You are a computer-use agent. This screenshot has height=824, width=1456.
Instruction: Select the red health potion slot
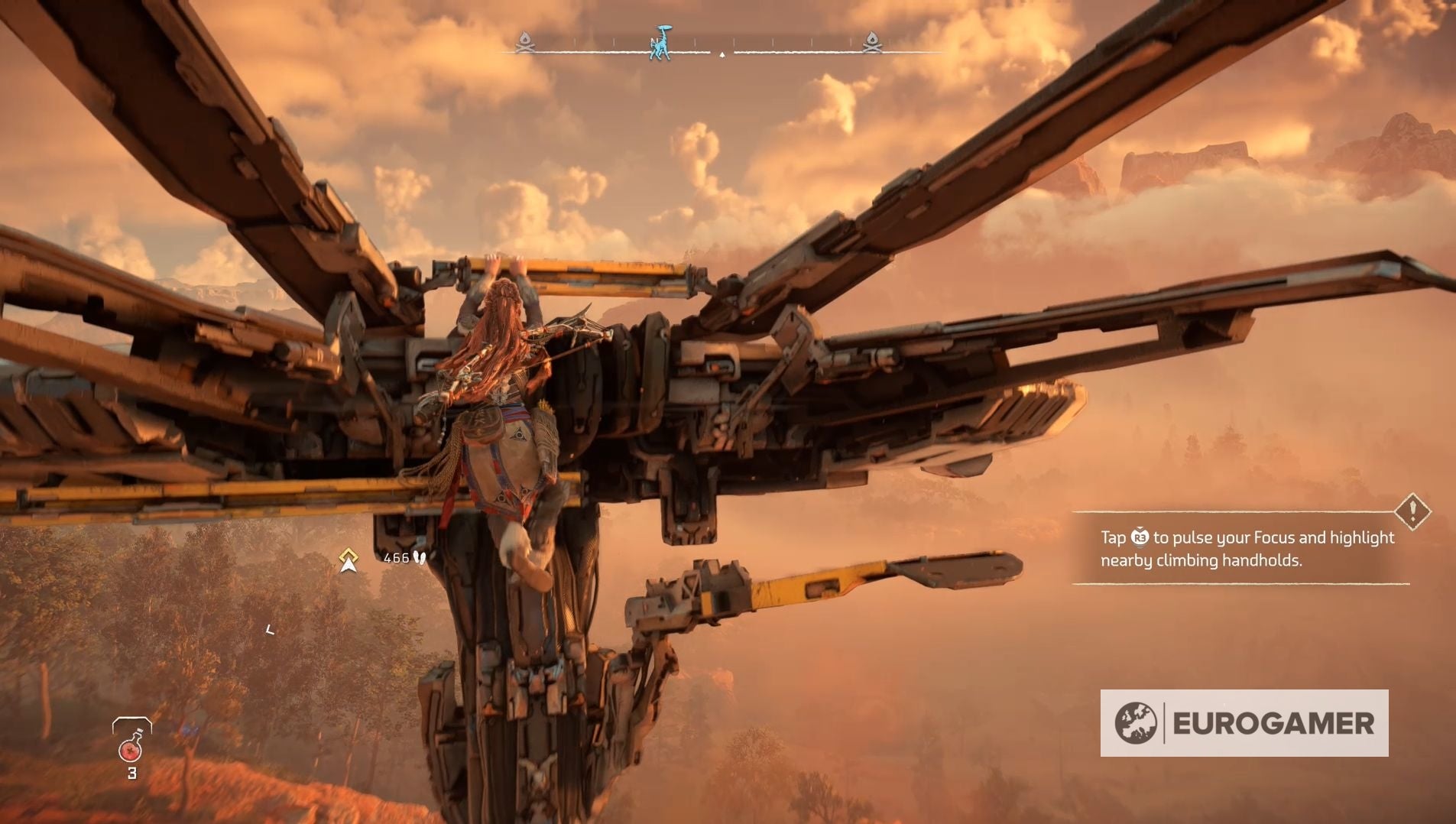pos(131,745)
